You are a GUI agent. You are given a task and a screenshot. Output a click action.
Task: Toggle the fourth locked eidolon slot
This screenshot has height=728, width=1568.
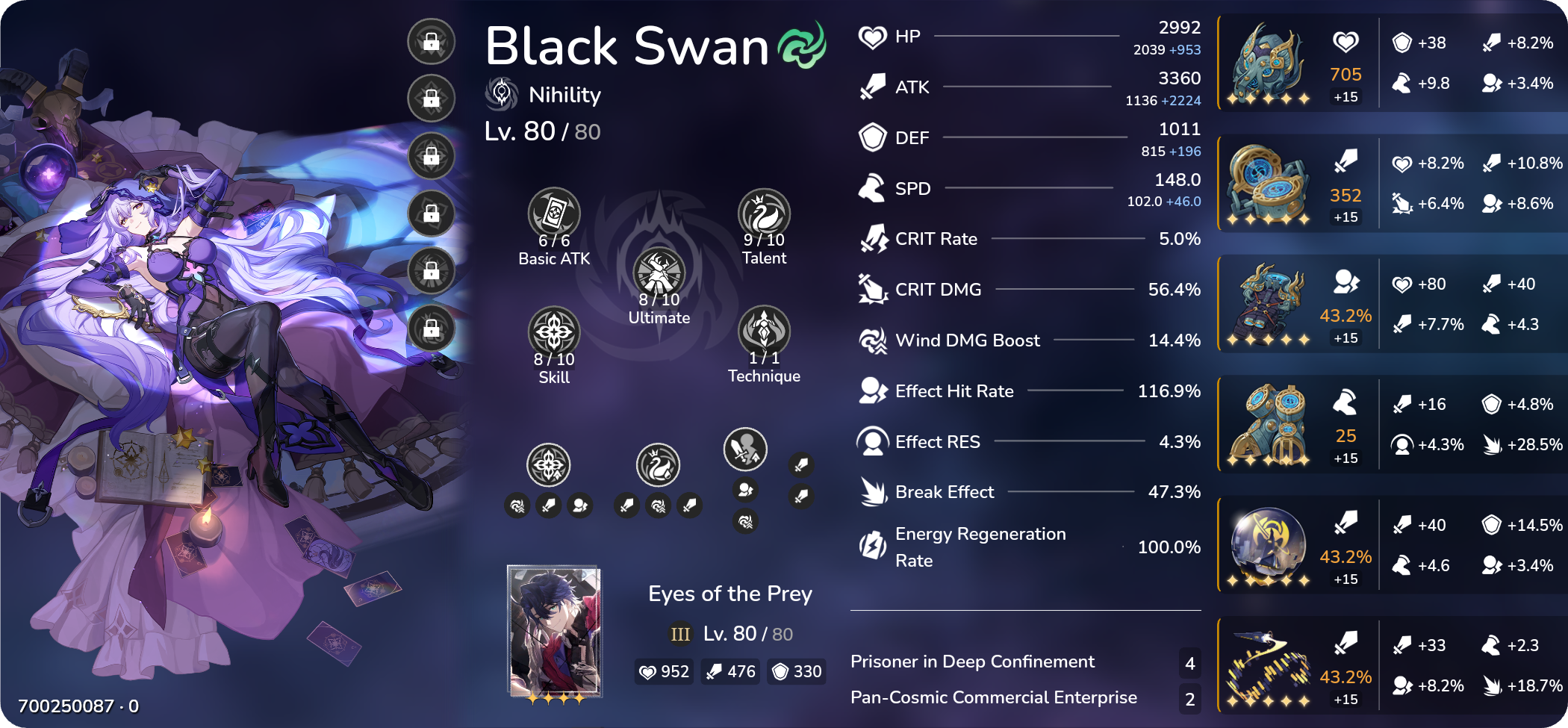point(430,214)
